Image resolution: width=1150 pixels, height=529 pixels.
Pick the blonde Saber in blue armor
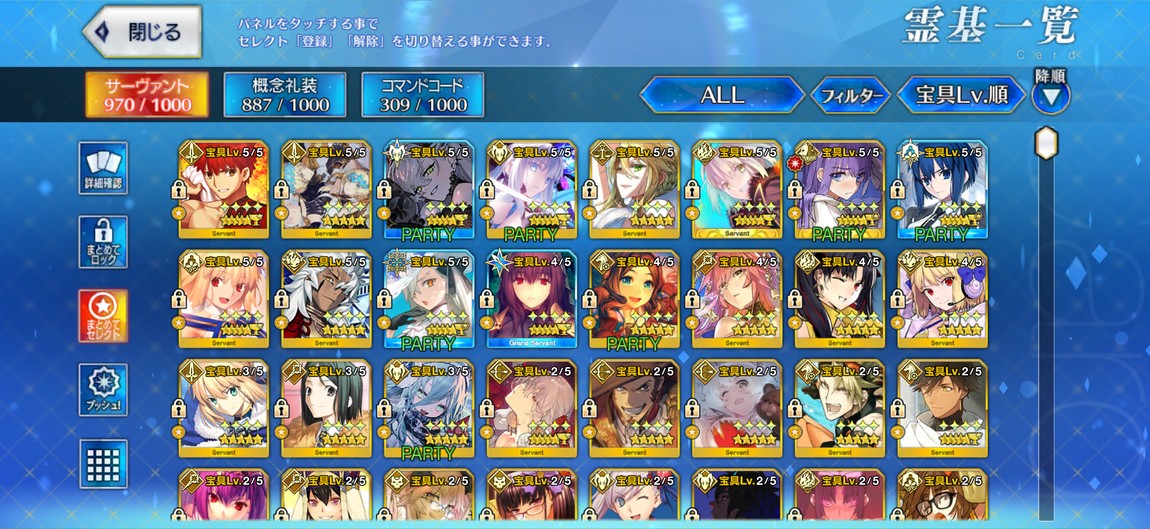pyautogui.click(x=223, y=408)
